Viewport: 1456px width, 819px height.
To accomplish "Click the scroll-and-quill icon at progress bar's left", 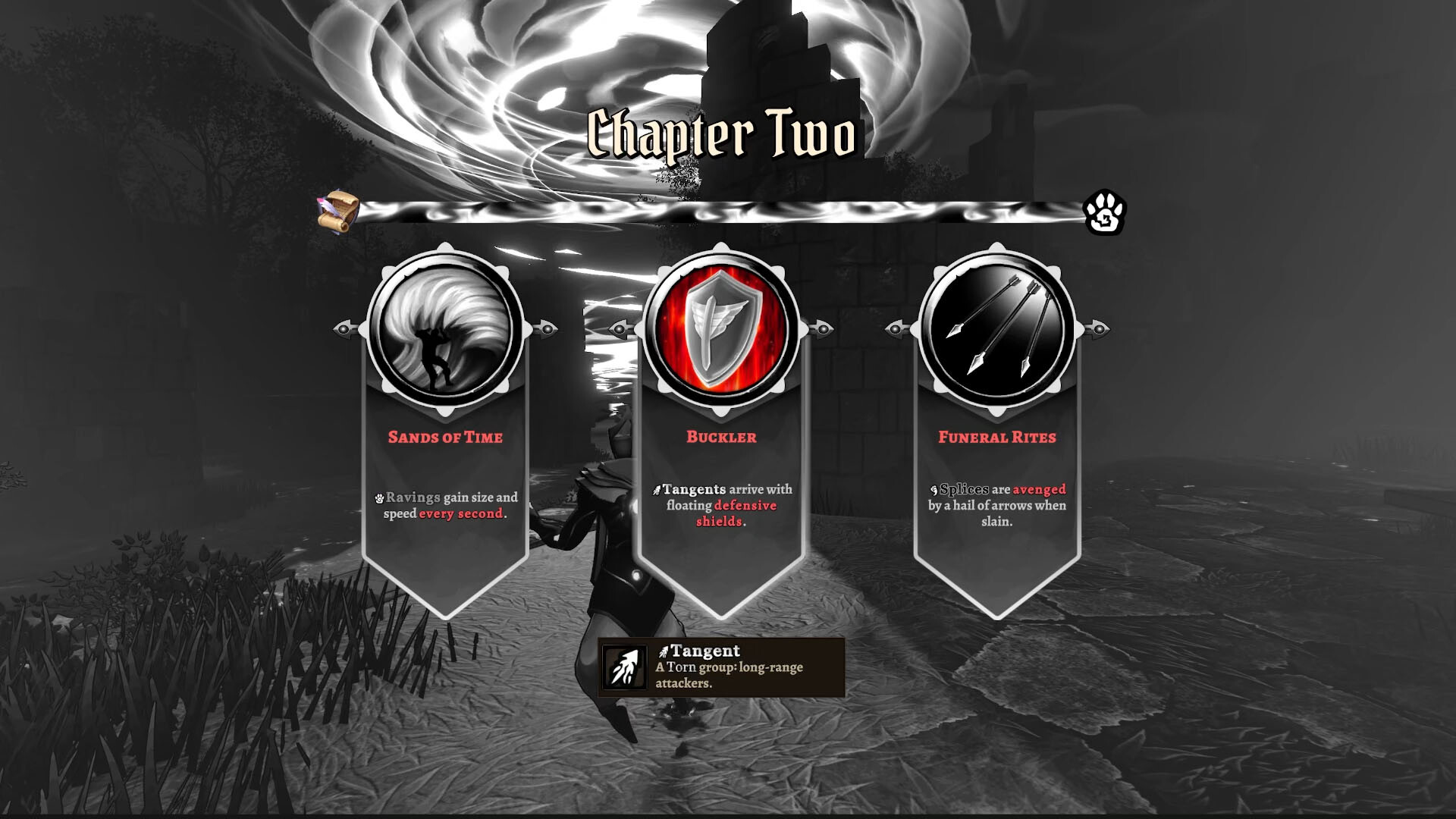I will [339, 210].
